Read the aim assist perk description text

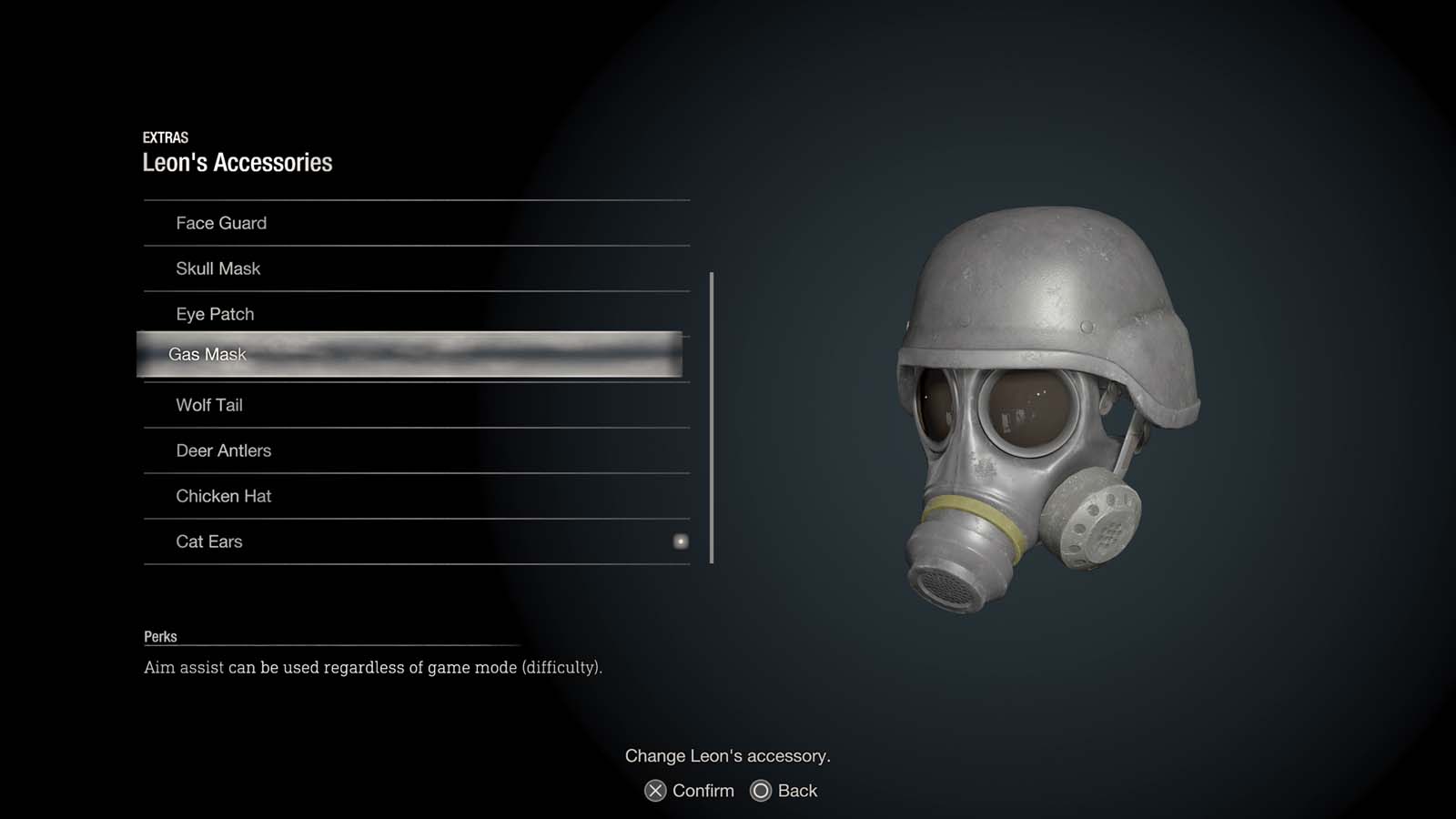point(374,667)
